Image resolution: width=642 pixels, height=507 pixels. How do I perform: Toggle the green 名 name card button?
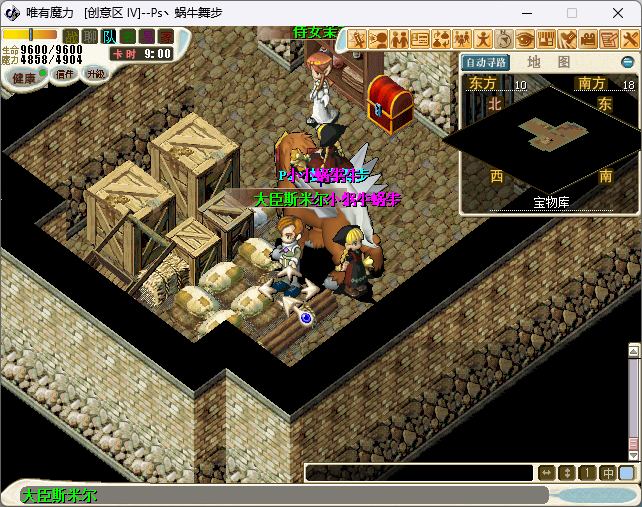pos(127,37)
